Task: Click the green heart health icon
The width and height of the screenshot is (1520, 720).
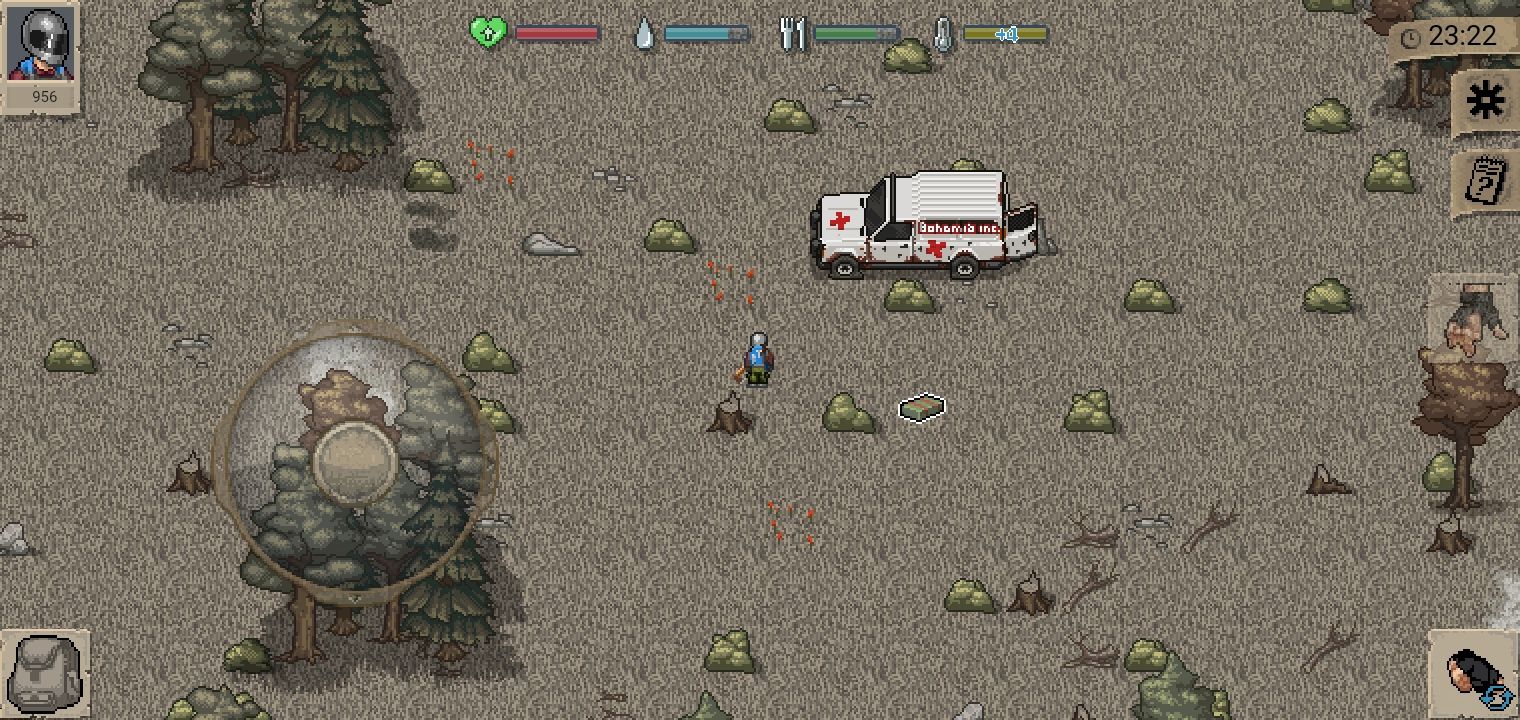Action: 486,31
